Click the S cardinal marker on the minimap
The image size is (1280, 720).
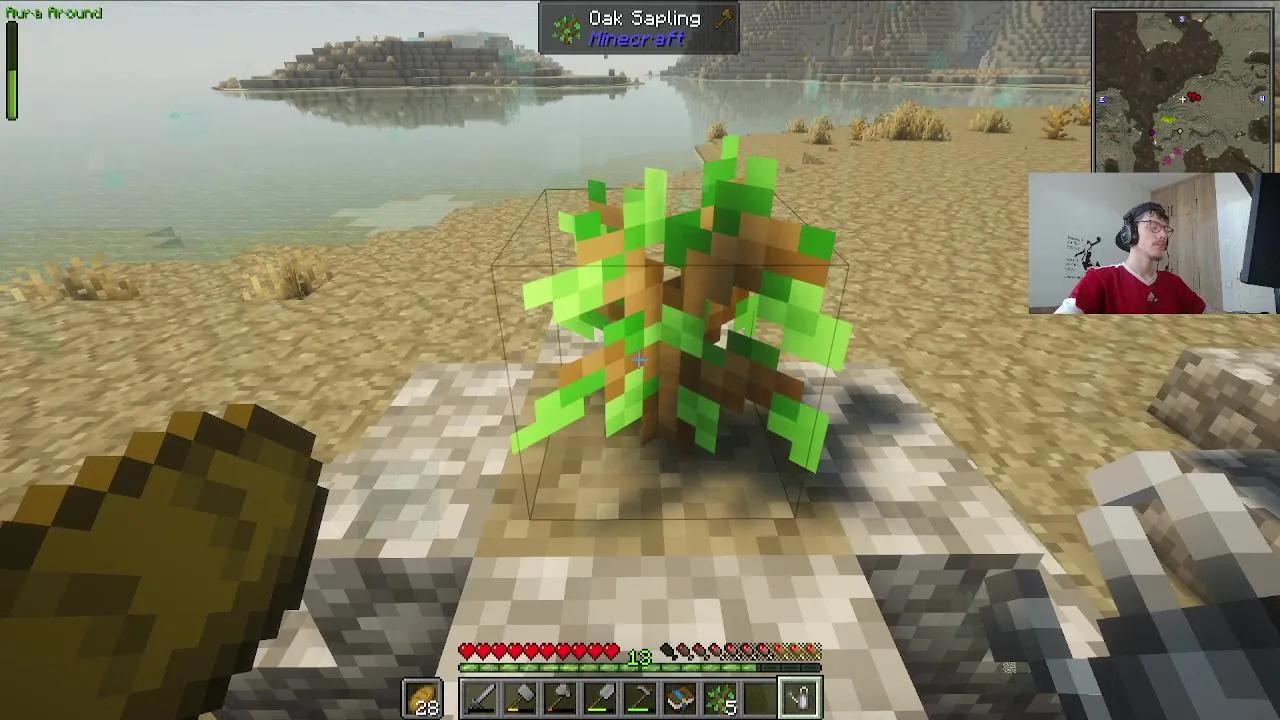click(x=1182, y=18)
